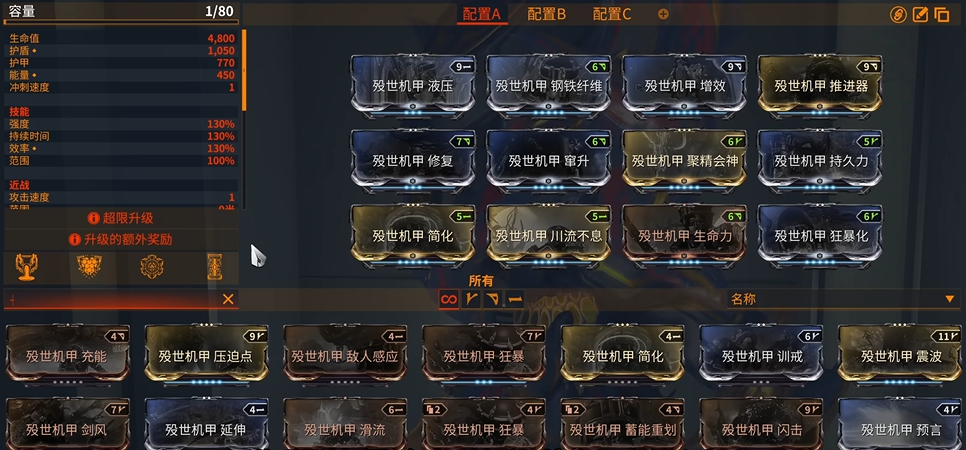Screen dimensions: 966x450
Task: Click the chain link icon at top right
Action: pyautogui.click(x=898, y=15)
